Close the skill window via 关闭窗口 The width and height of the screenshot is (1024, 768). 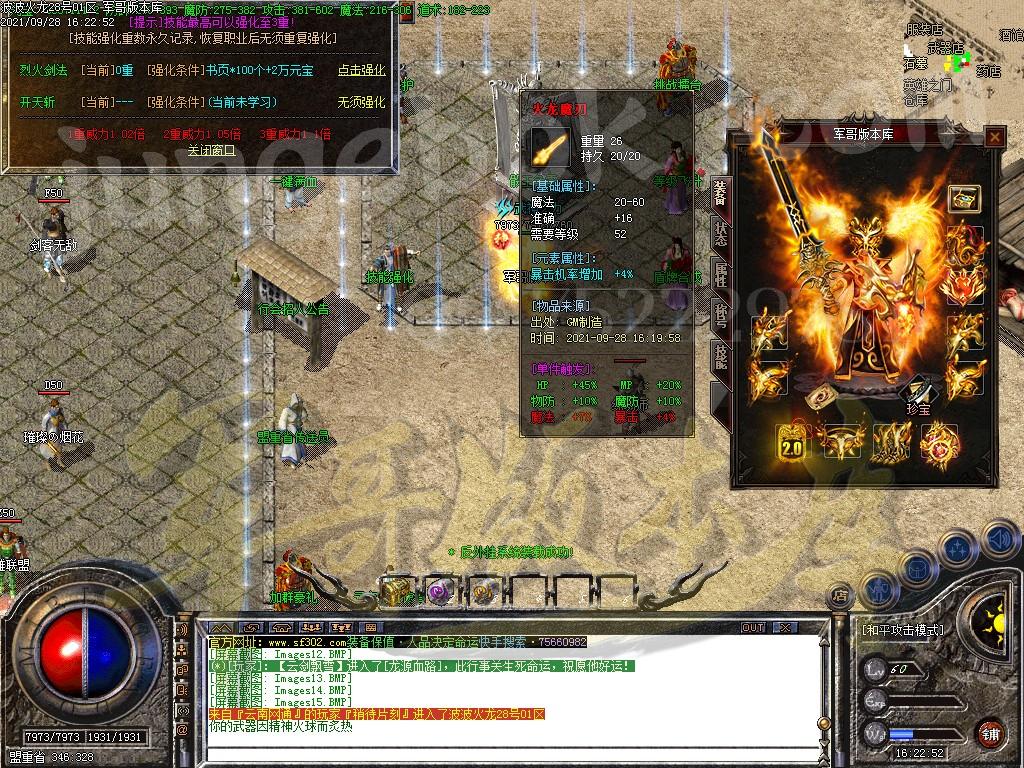coord(211,150)
